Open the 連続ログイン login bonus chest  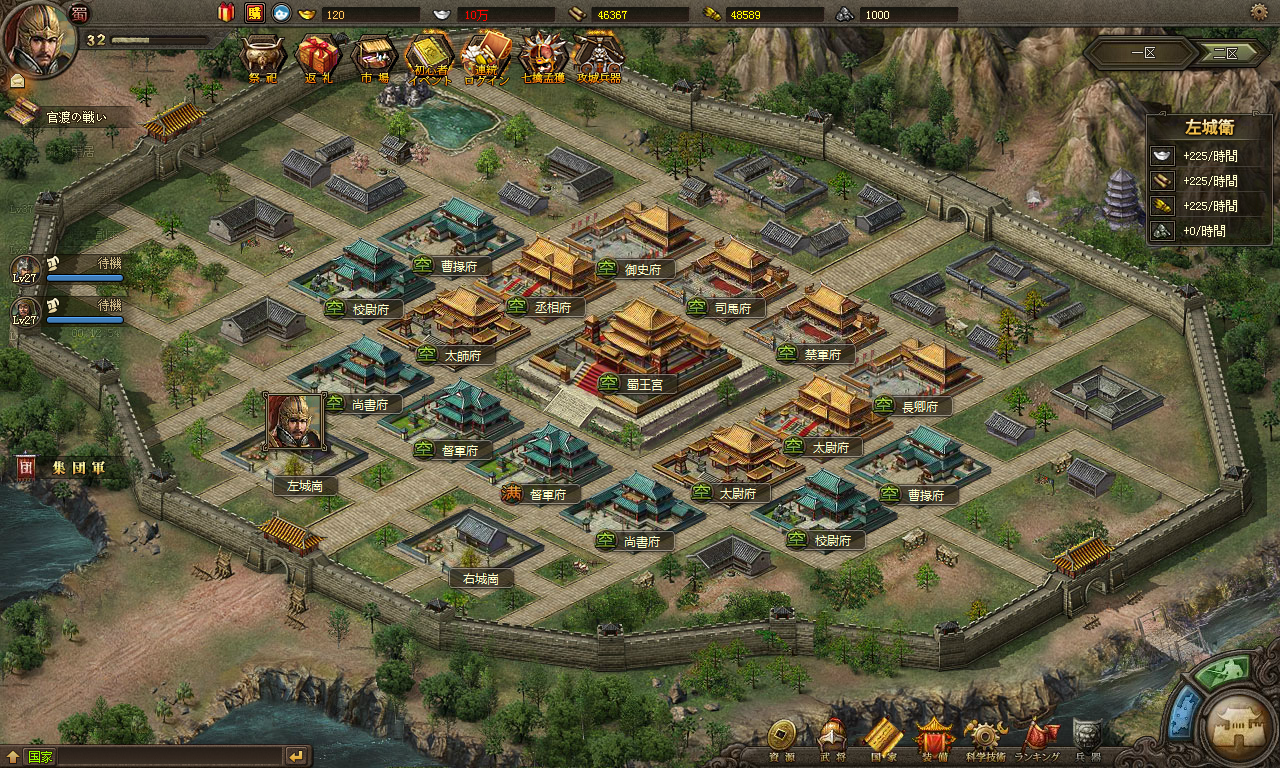486,55
